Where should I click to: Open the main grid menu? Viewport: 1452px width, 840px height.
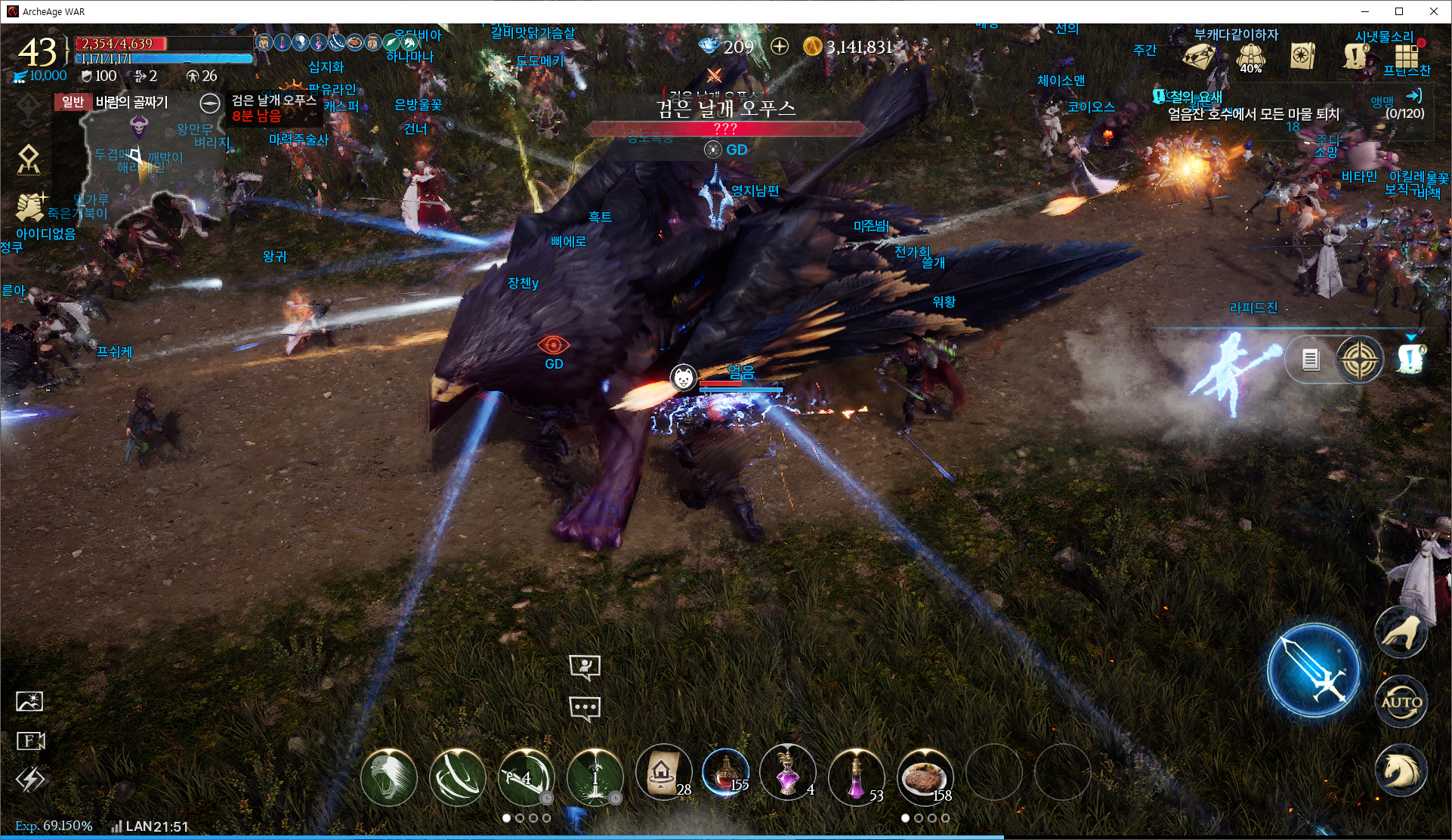coord(1406,55)
